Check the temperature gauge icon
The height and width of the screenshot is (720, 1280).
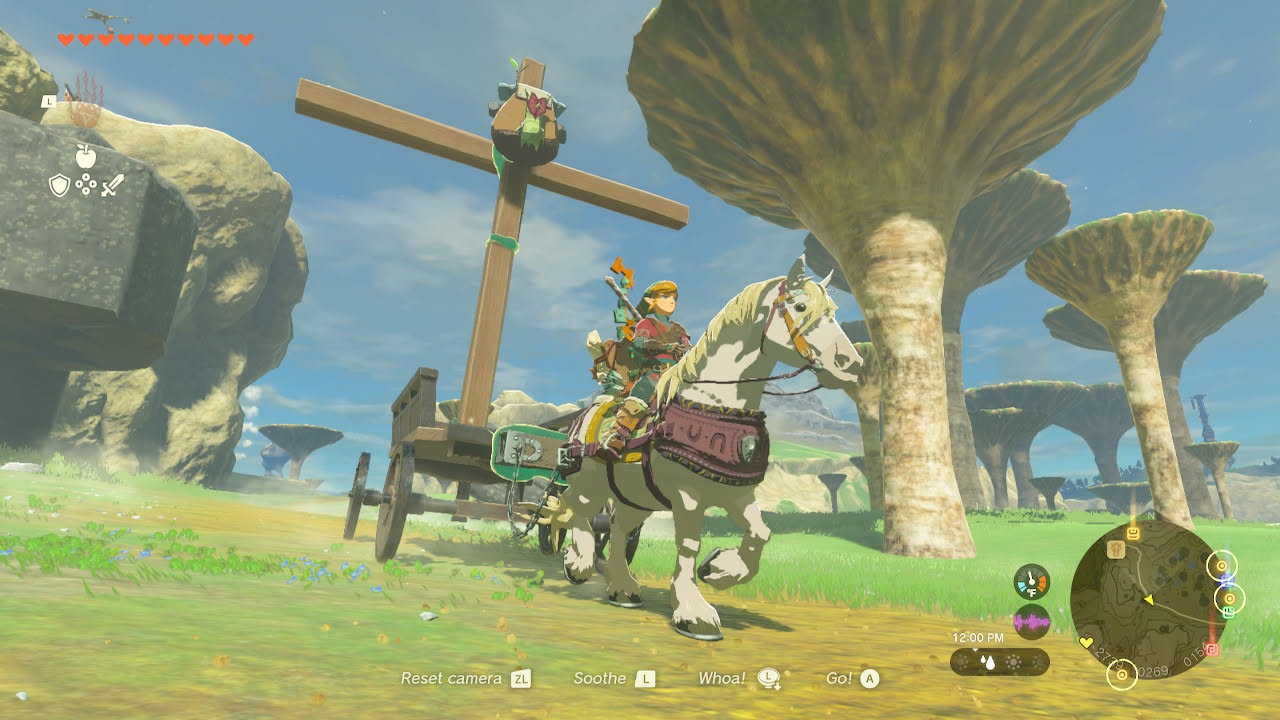[x=1031, y=582]
